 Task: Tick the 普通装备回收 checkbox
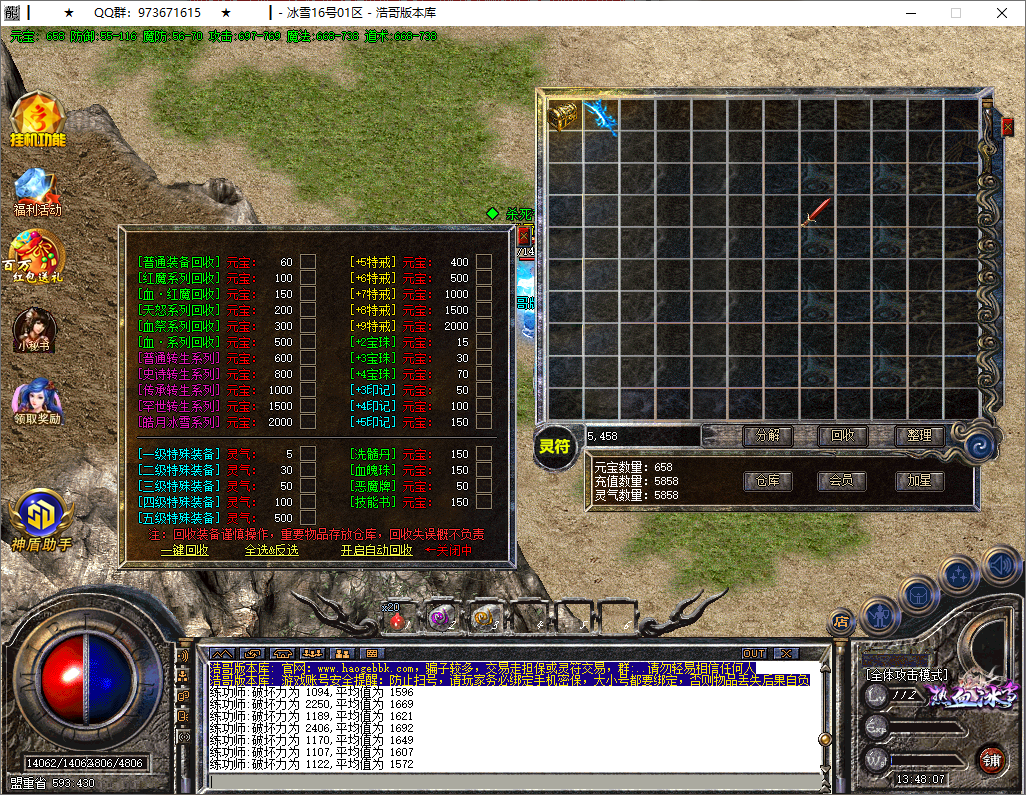click(x=309, y=262)
